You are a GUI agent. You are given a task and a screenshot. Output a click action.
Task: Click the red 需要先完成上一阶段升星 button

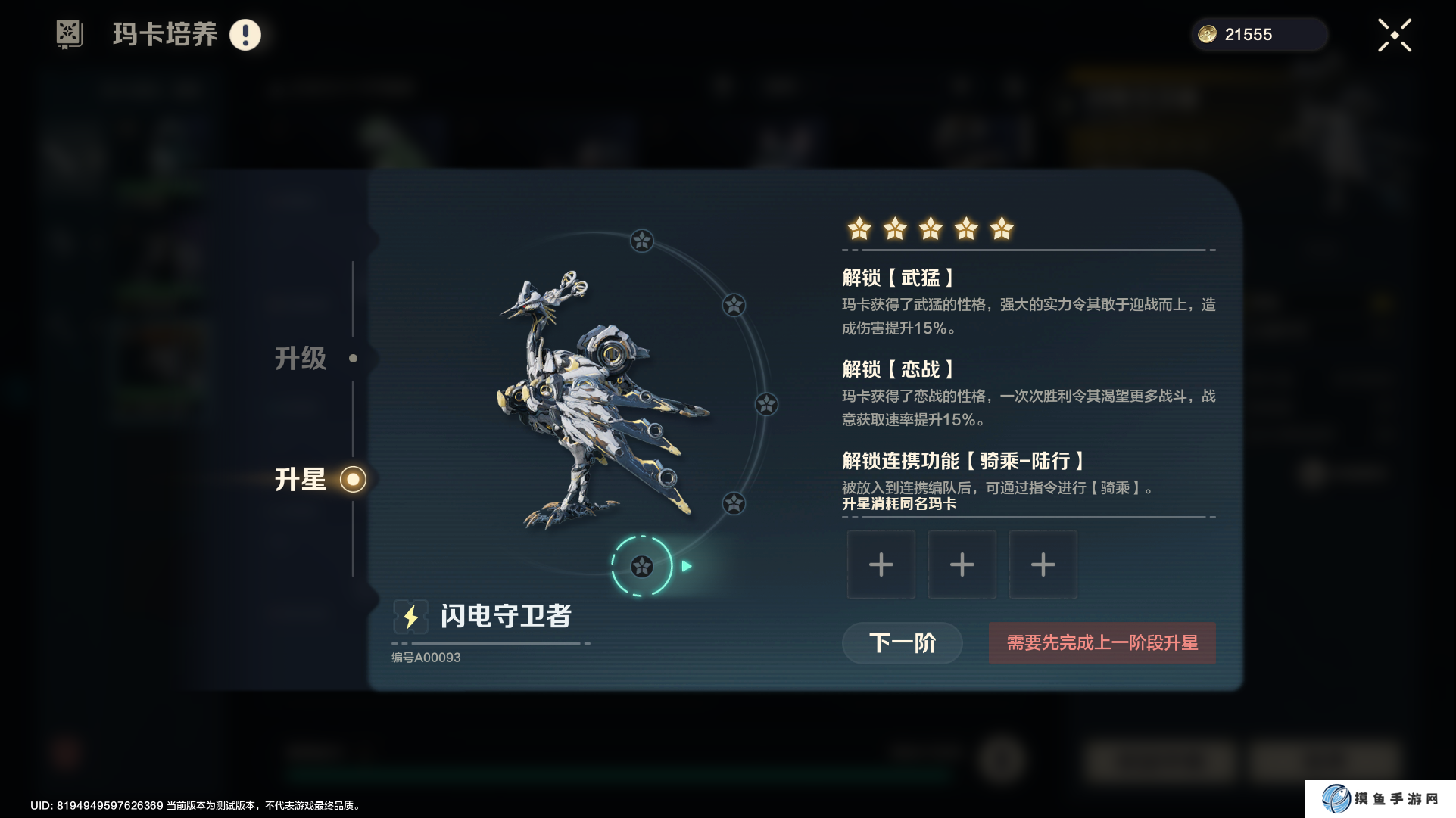coord(1102,643)
